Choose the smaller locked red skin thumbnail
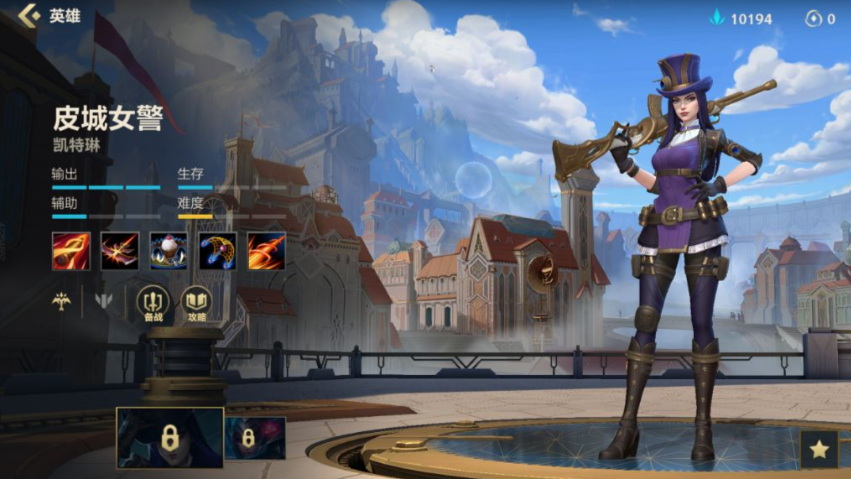Screen dimensions: 851x479 pyautogui.click(x=255, y=438)
